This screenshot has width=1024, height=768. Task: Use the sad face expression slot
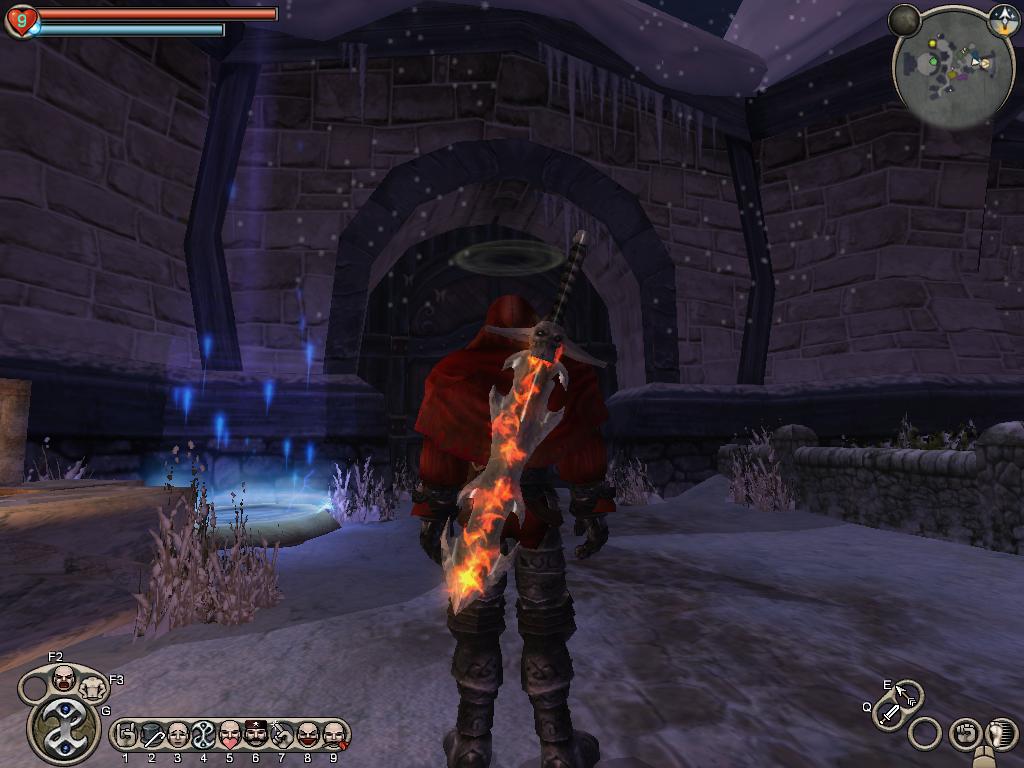[178, 736]
